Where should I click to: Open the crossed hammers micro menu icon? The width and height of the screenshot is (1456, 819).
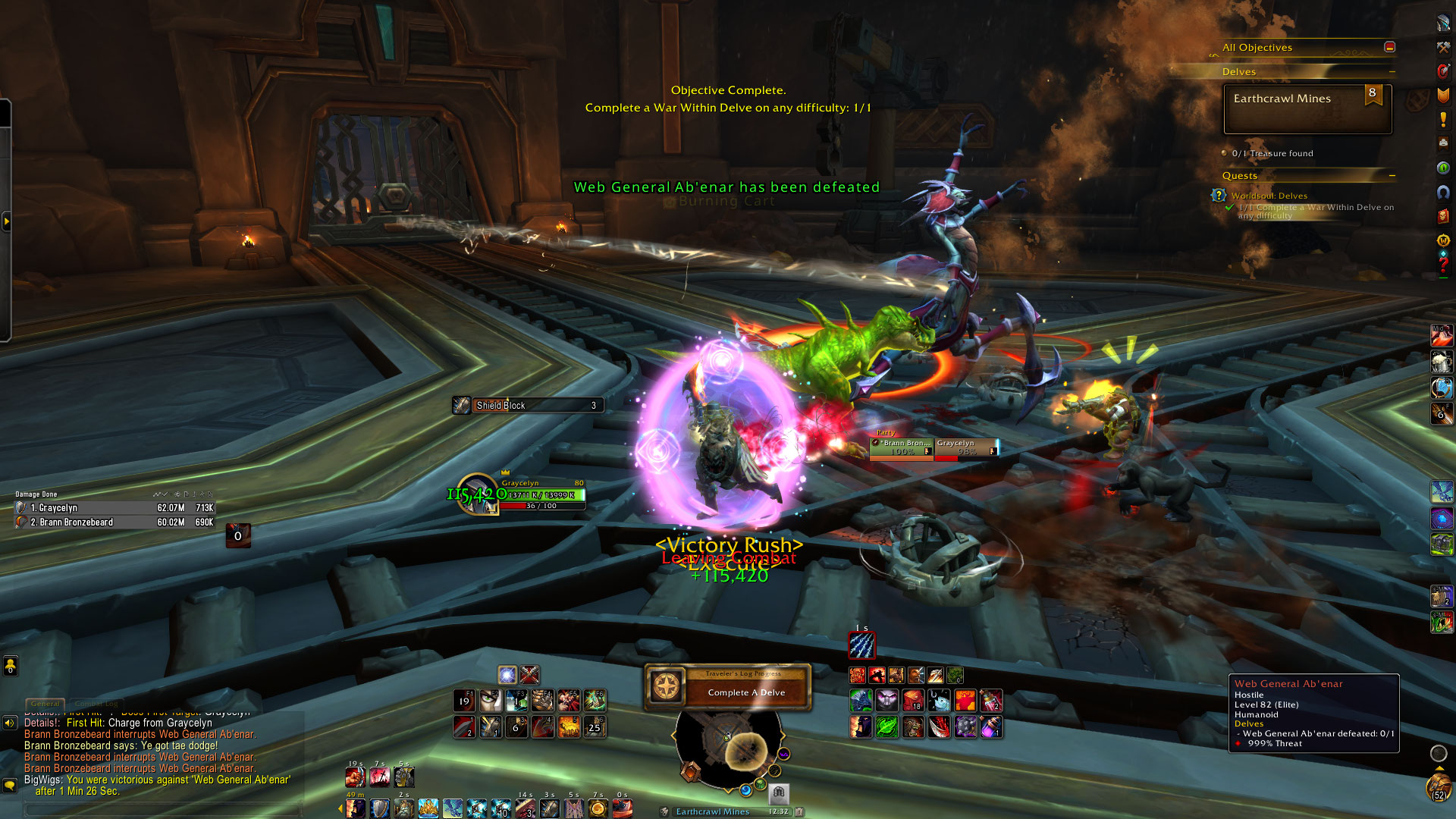1443,47
